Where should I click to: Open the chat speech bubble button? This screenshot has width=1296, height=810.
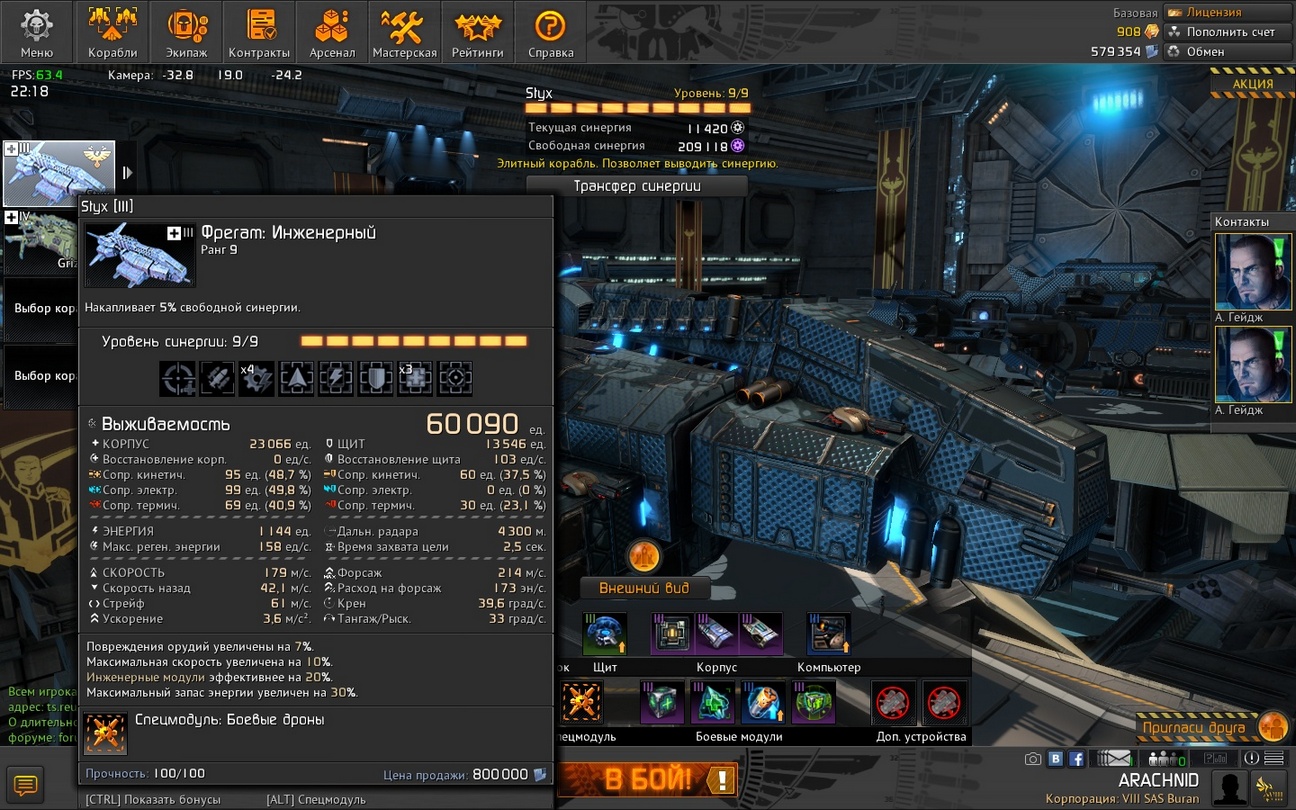(x=25, y=785)
